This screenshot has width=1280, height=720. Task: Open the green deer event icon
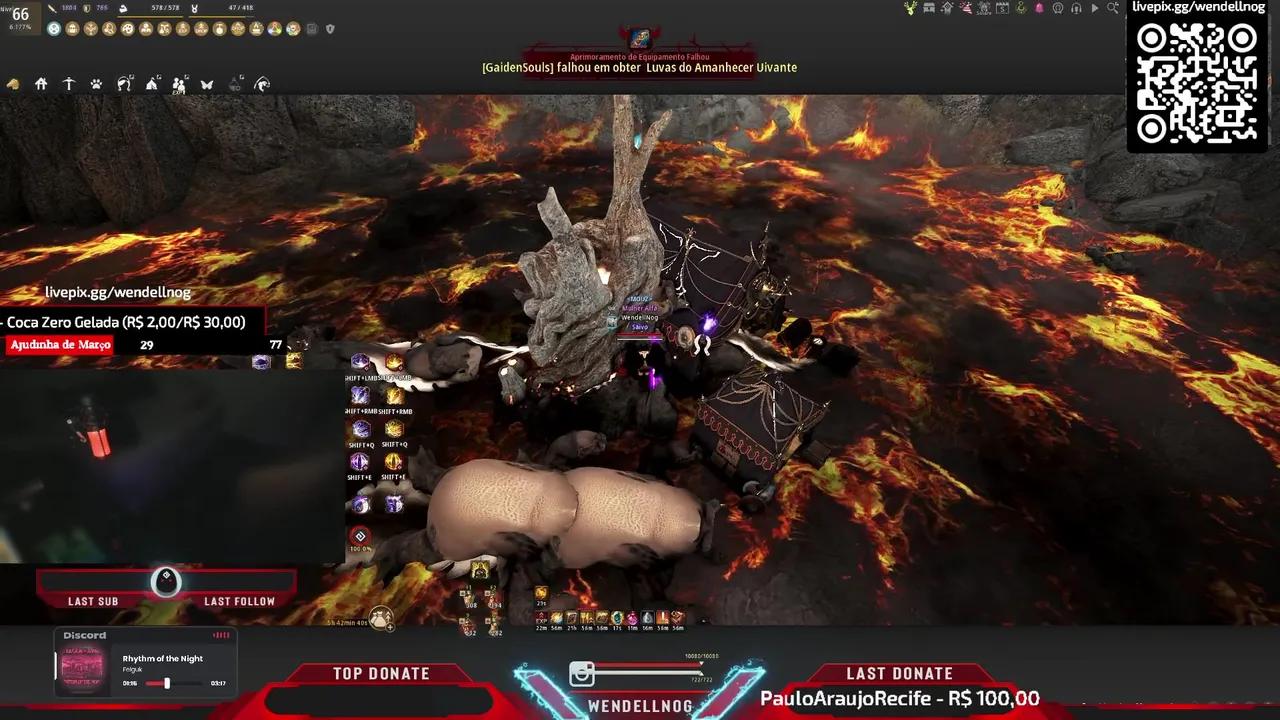coord(910,8)
